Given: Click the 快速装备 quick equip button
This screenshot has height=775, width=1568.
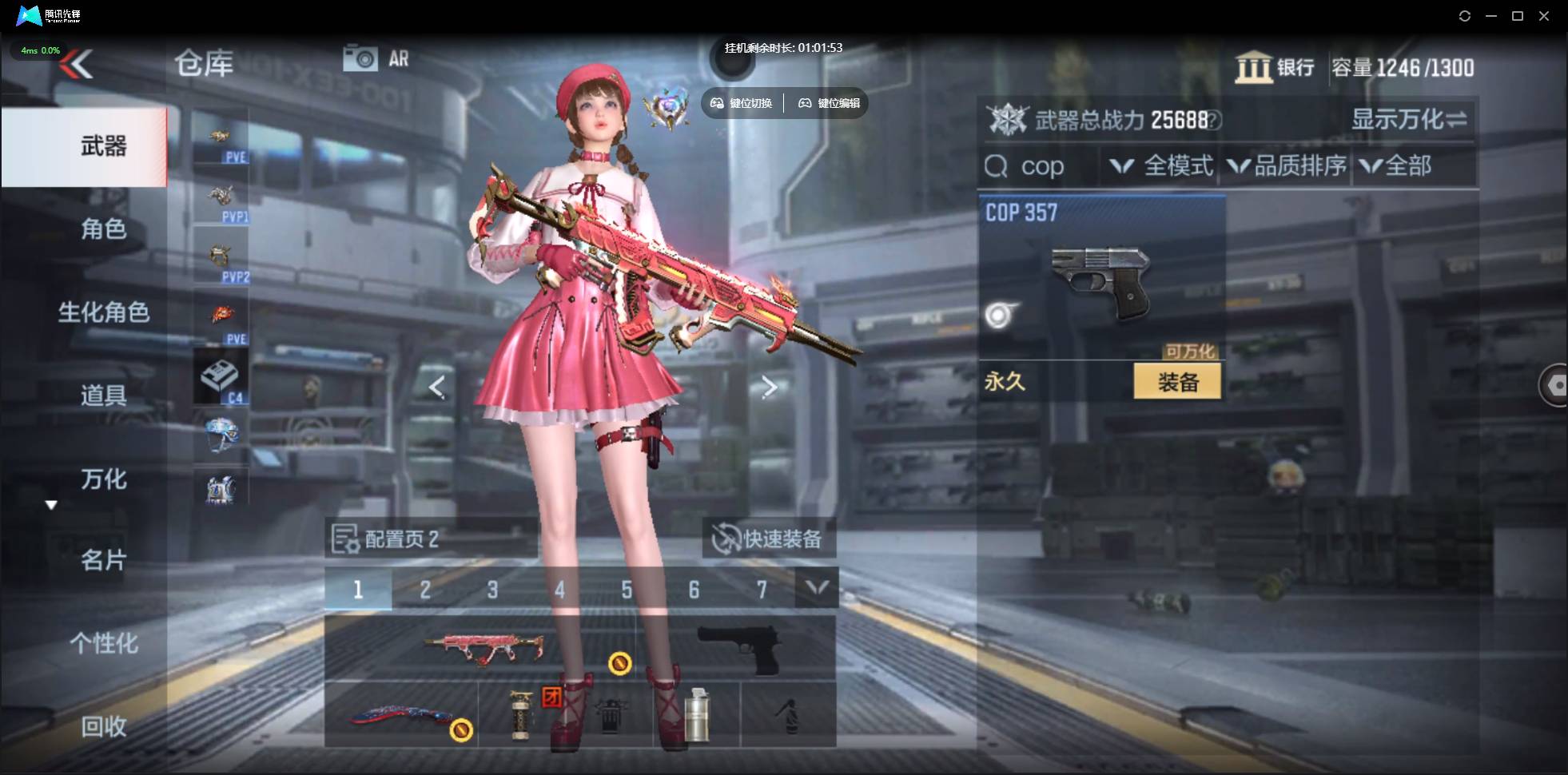Looking at the screenshot, I should click(x=769, y=539).
